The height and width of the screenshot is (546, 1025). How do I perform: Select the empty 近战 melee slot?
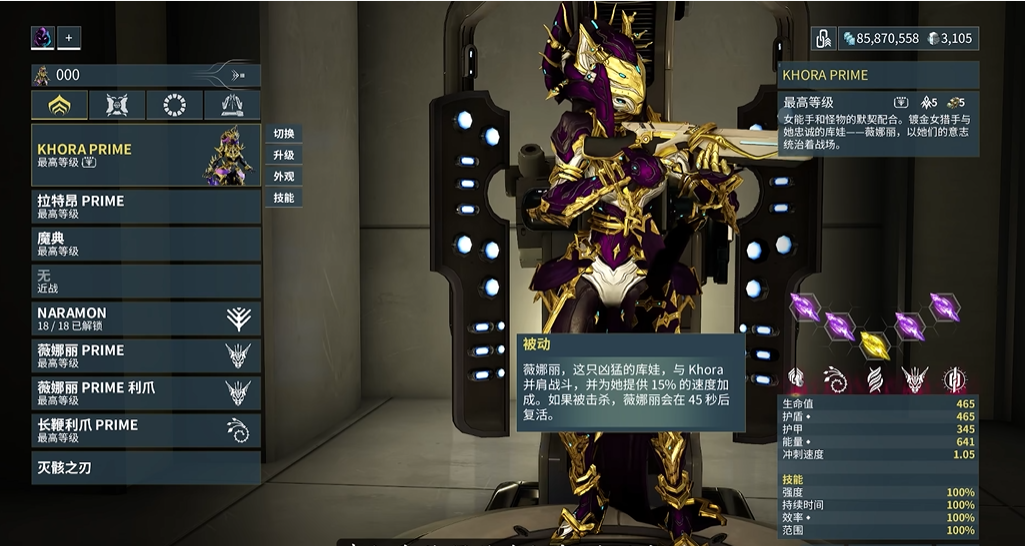click(x=146, y=281)
